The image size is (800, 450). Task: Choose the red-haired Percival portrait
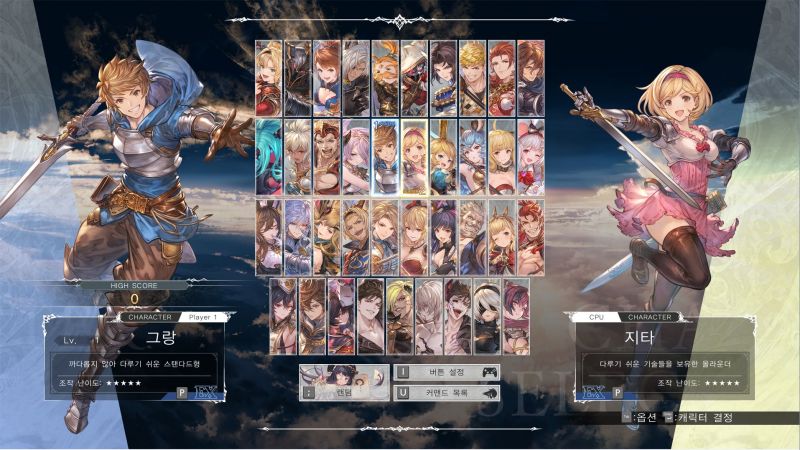pyautogui.click(x=502, y=77)
